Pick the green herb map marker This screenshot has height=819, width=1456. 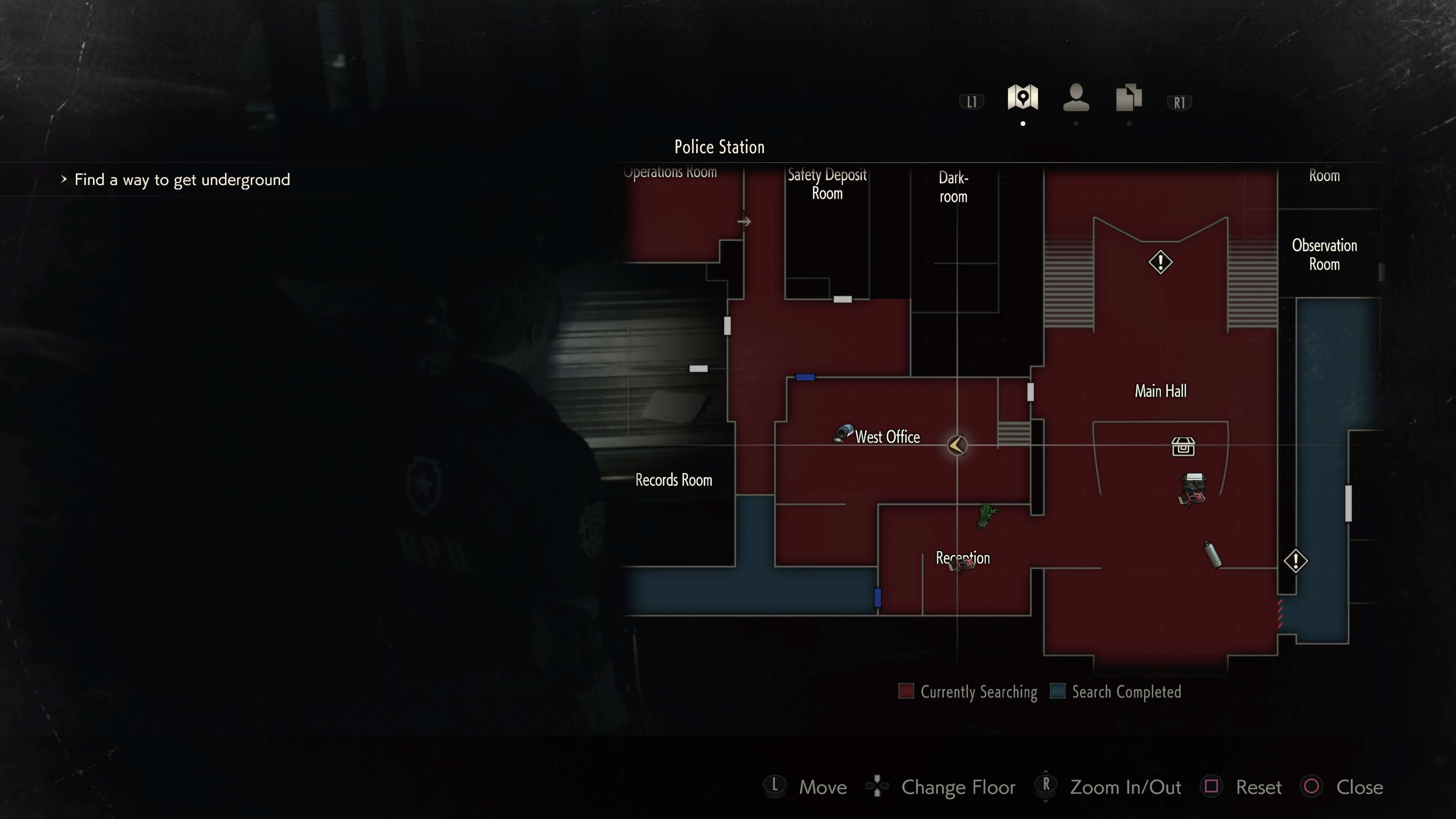[x=986, y=515]
